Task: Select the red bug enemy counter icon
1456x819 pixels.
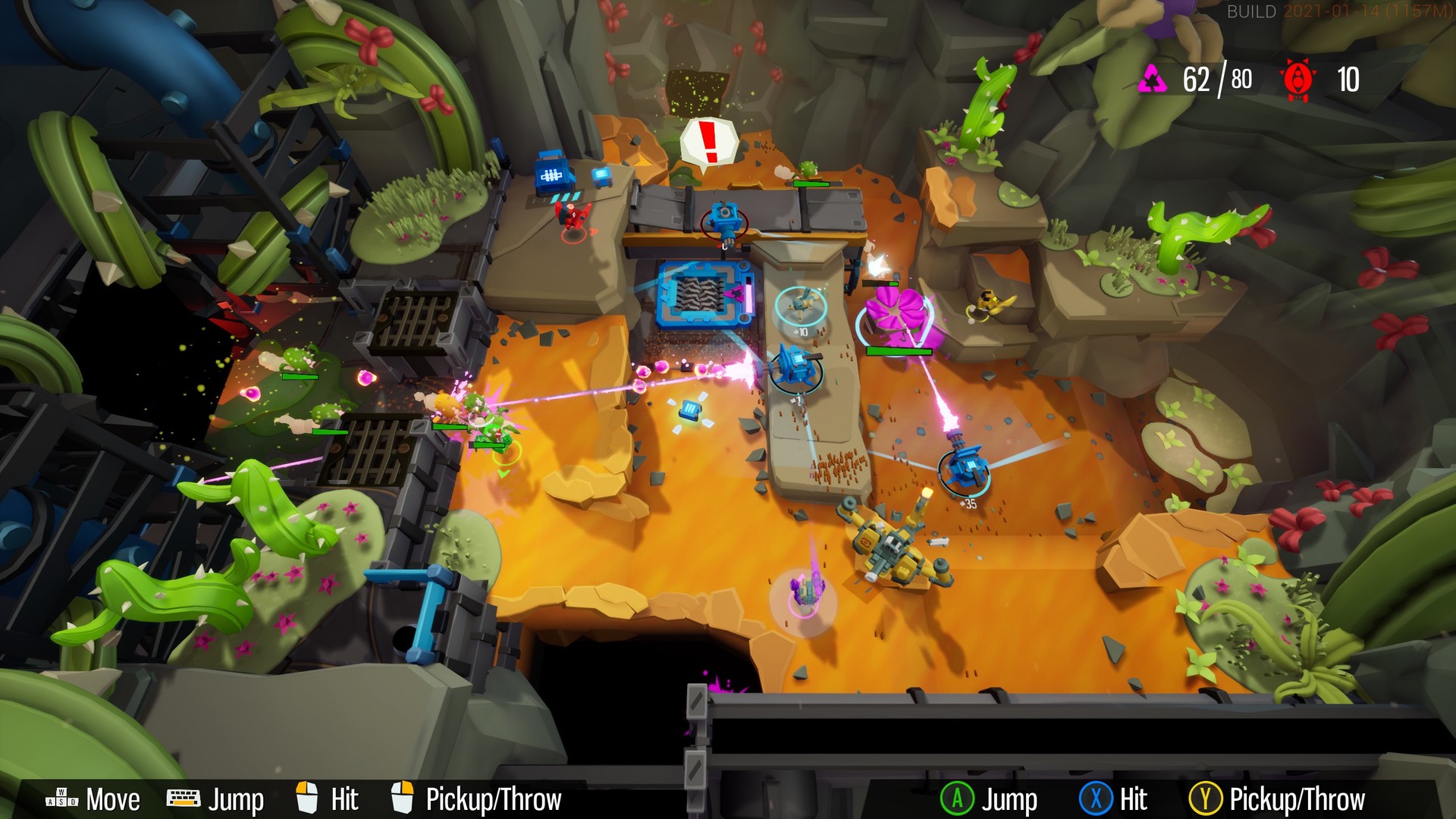Action: (1298, 77)
